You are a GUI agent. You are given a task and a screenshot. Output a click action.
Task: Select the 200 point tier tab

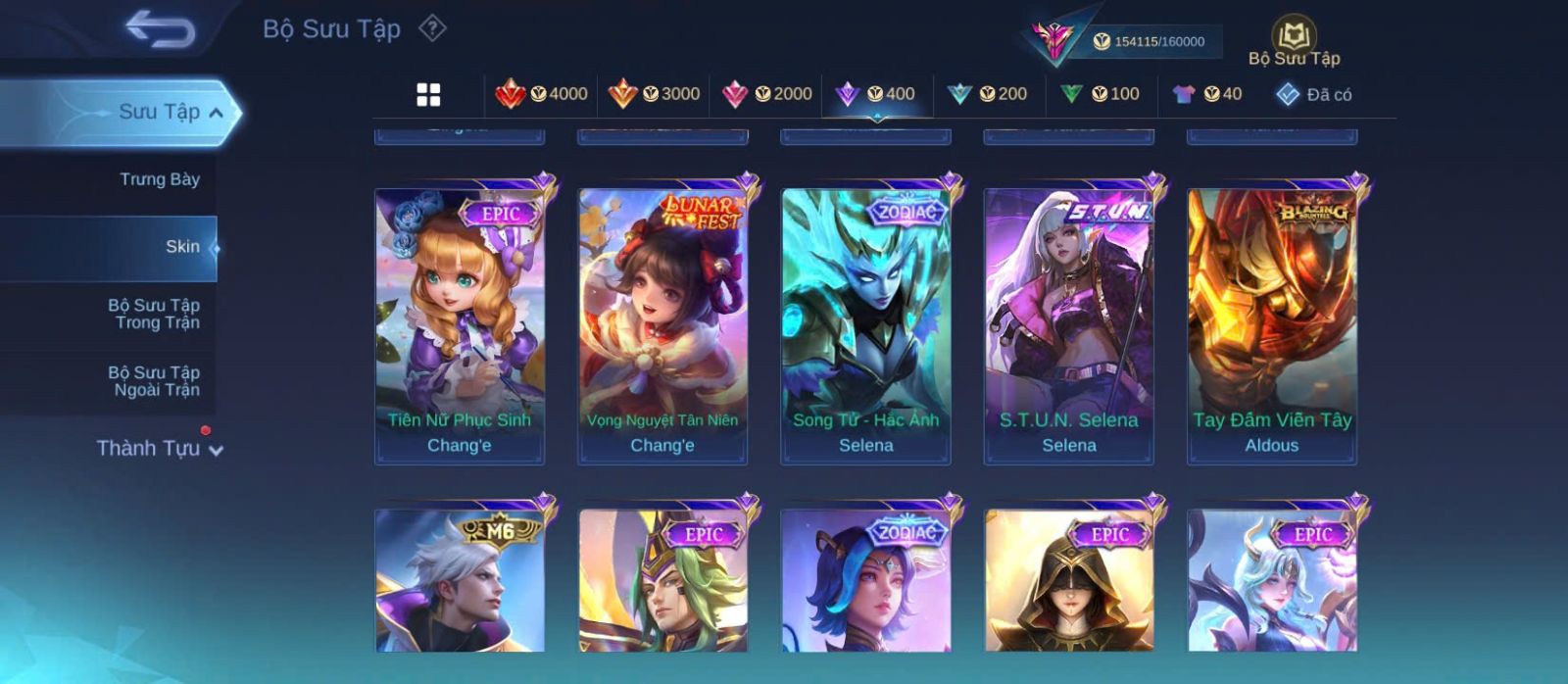pos(988,94)
